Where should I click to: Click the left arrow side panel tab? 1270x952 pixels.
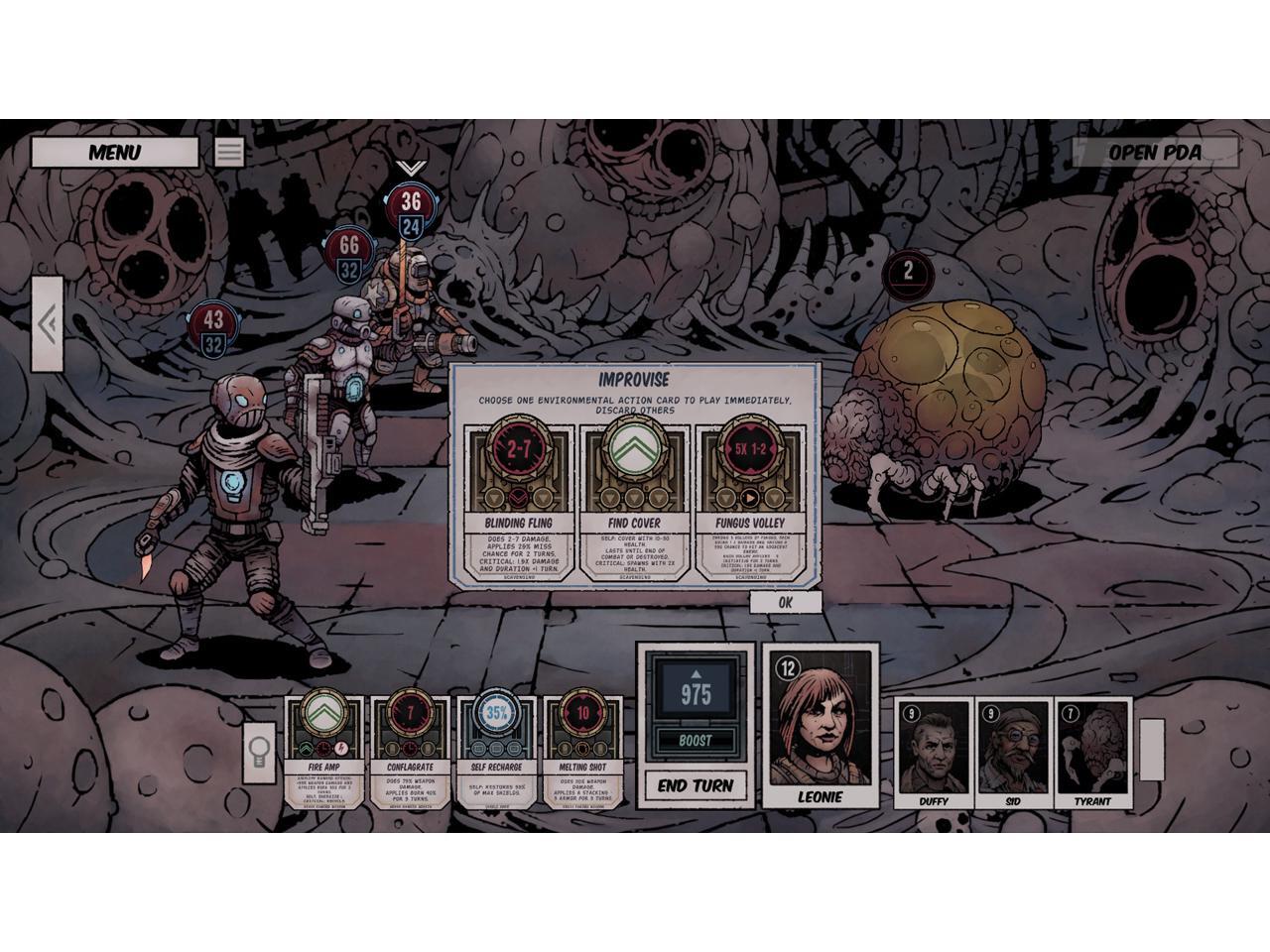click(x=47, y=324)
